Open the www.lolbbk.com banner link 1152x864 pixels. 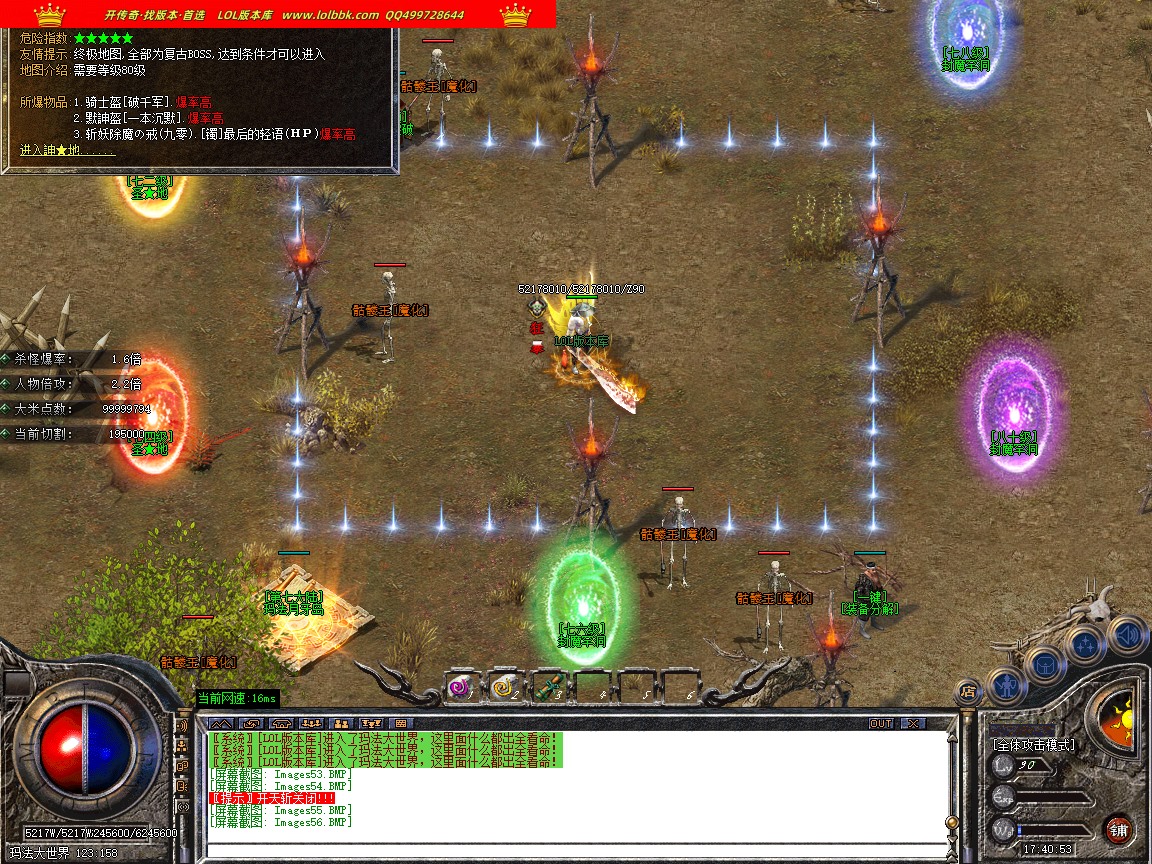point(330,15)
